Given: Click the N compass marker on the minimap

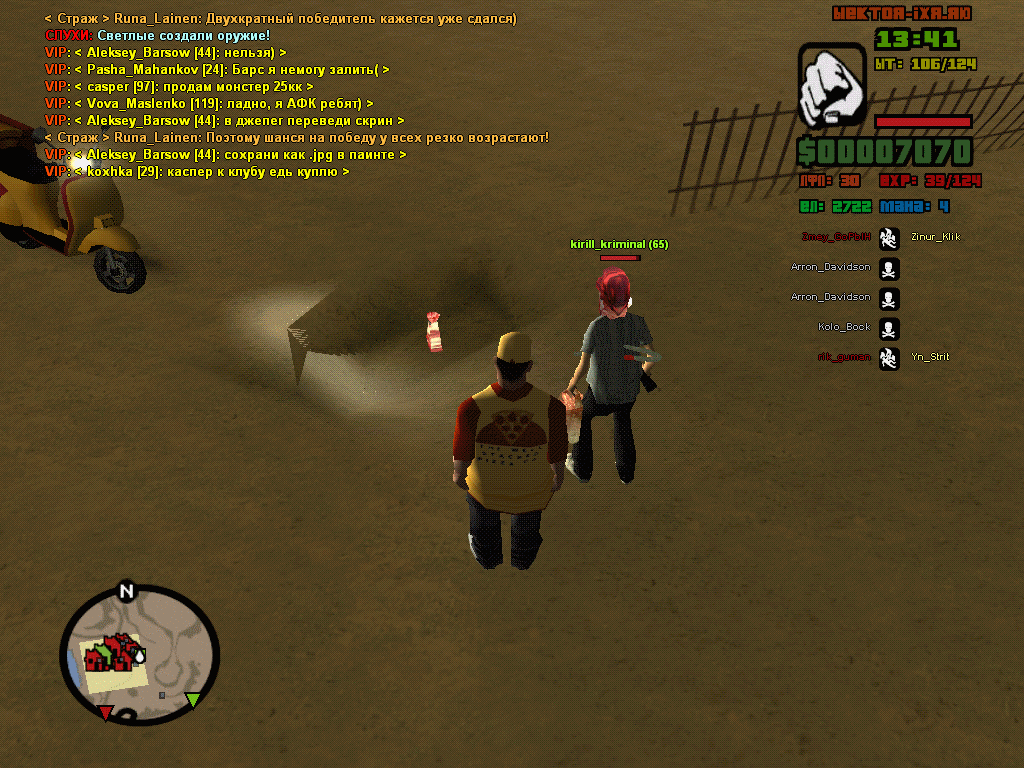Looking at the screenshot, I should coord(126,591).
